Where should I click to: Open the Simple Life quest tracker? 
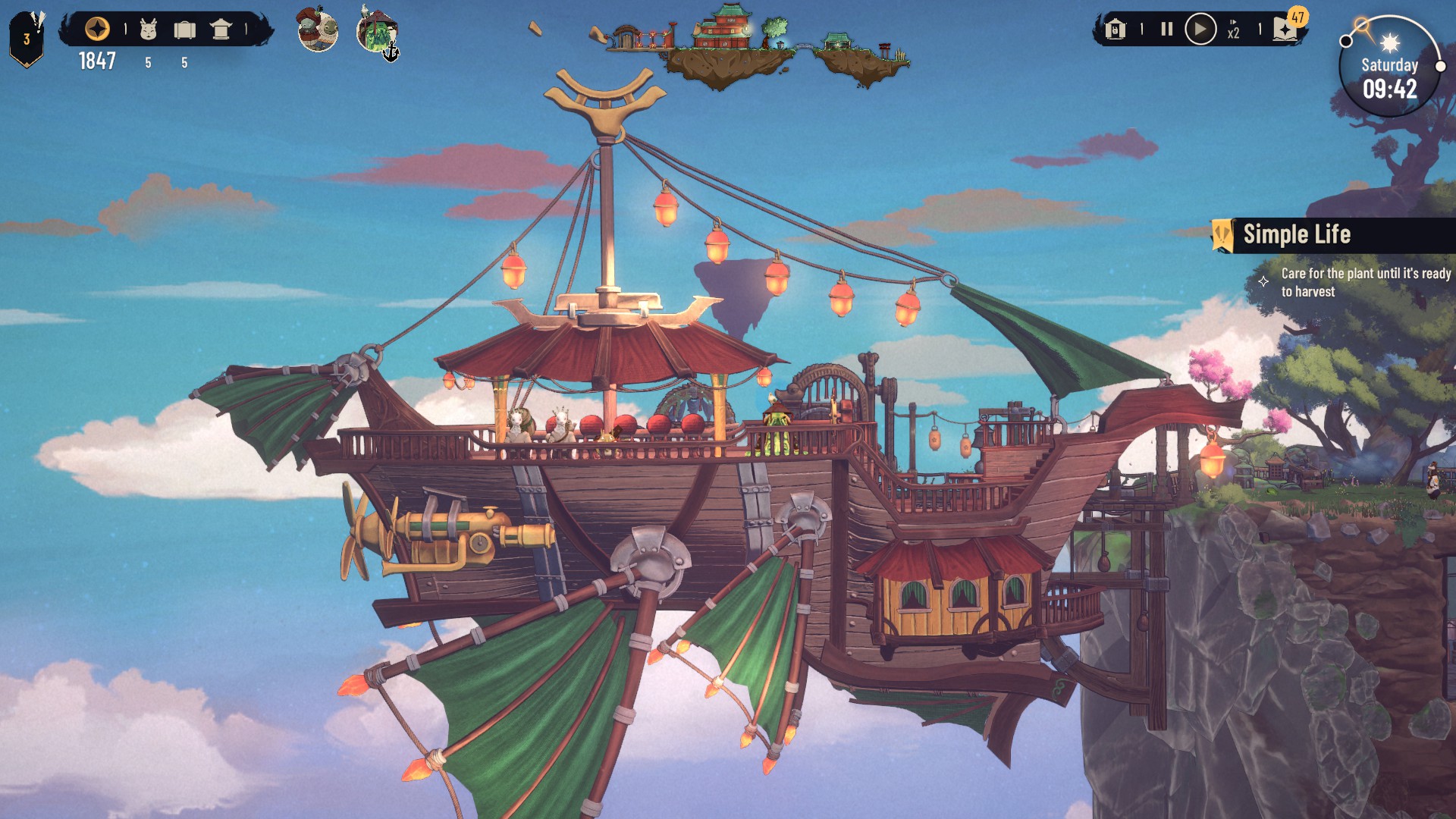pos(1297,234)
